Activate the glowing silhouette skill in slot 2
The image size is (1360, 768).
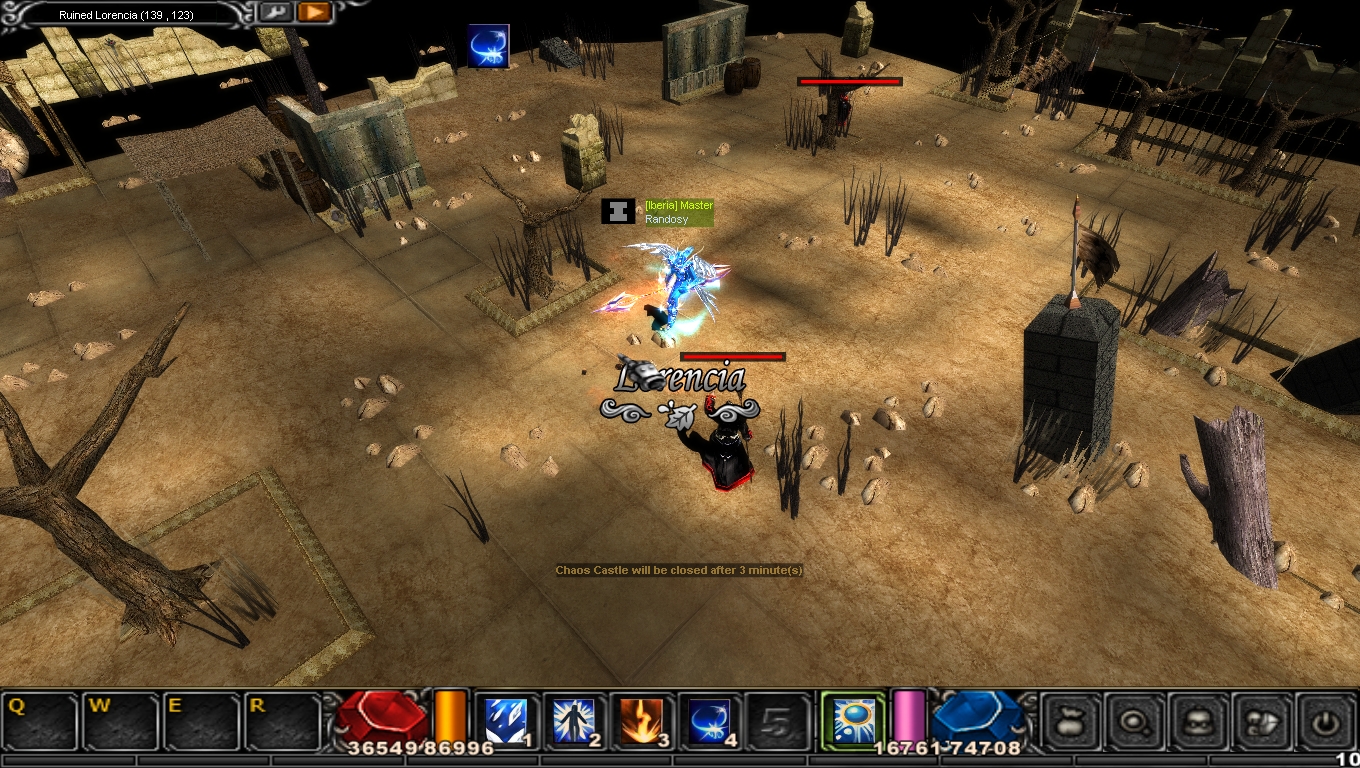tap(574, 721)
